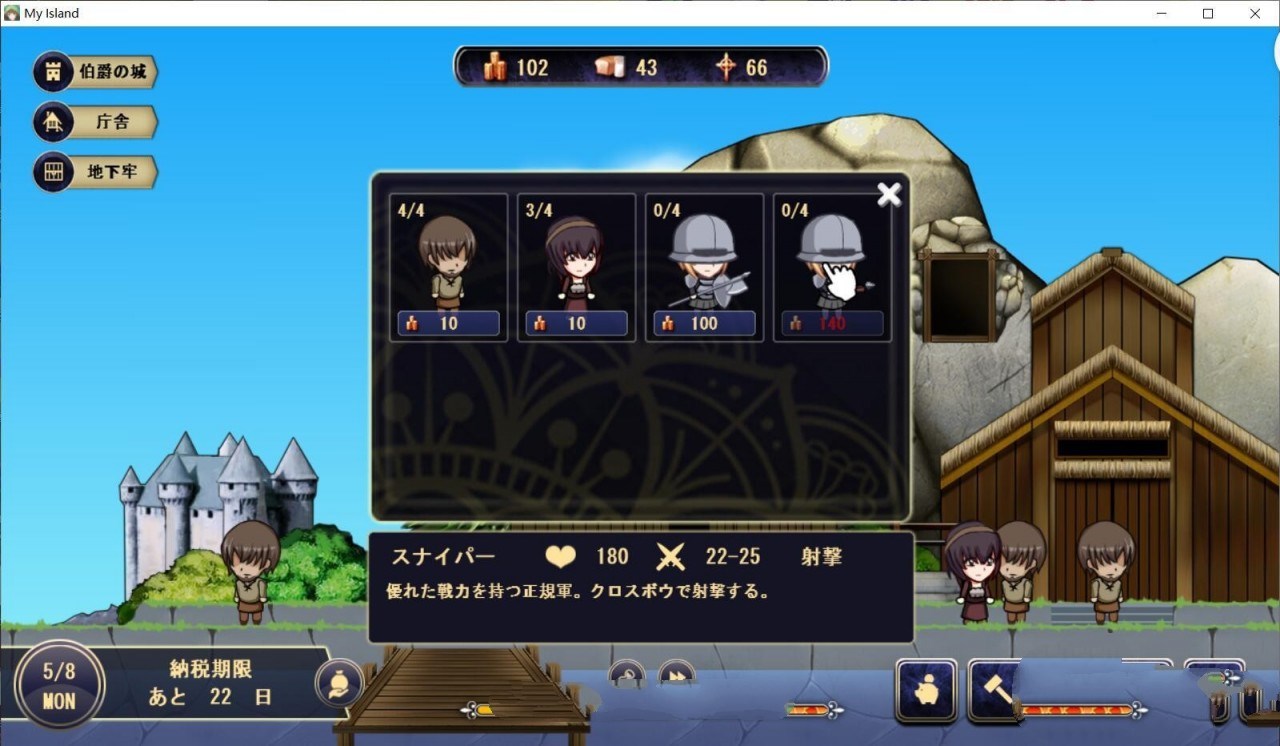Screen dimensions: 1280x746
Task: Open the 庁舎 town hall panel
Action: pos(95,121)
